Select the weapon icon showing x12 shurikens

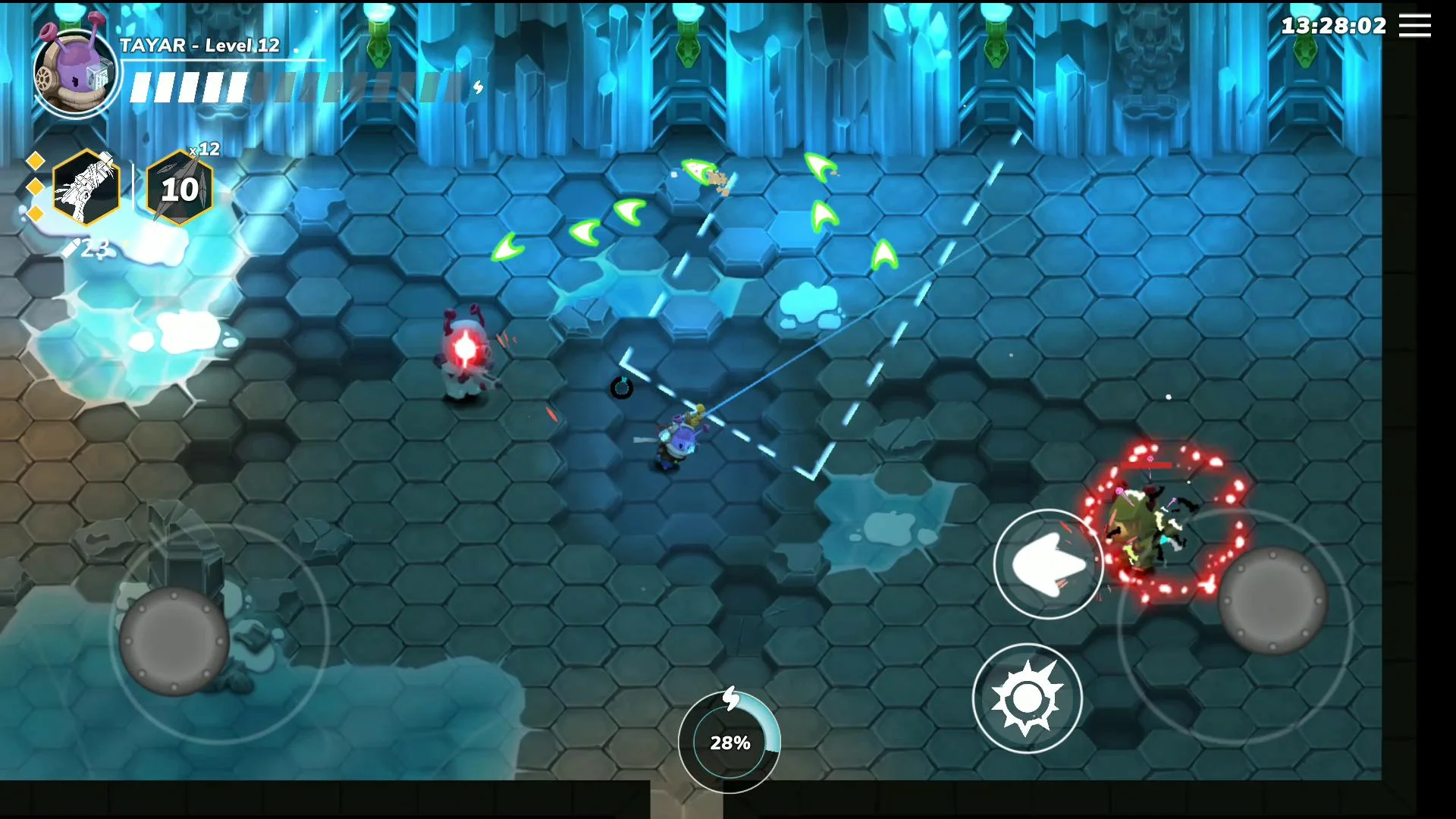click(181, 187)
